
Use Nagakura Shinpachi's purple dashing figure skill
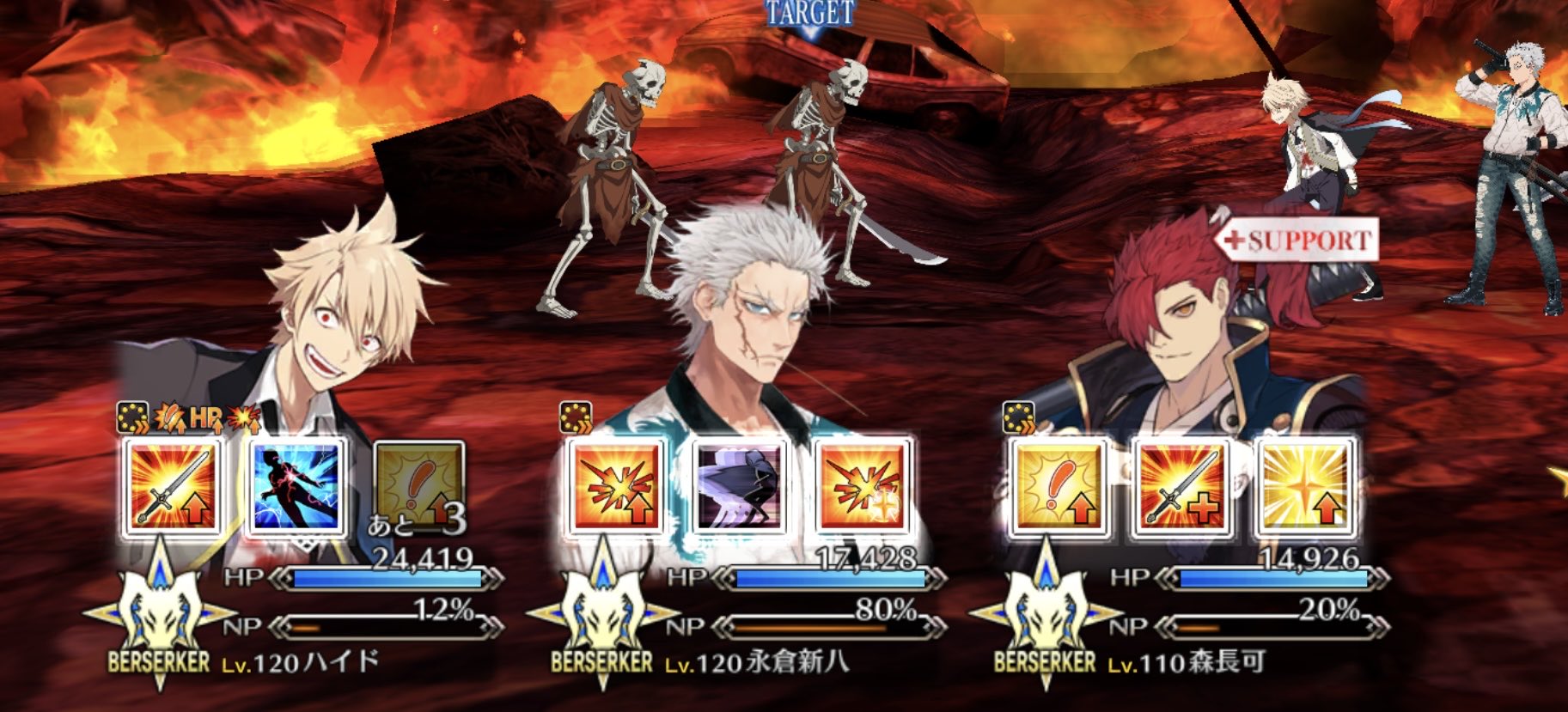740,488
